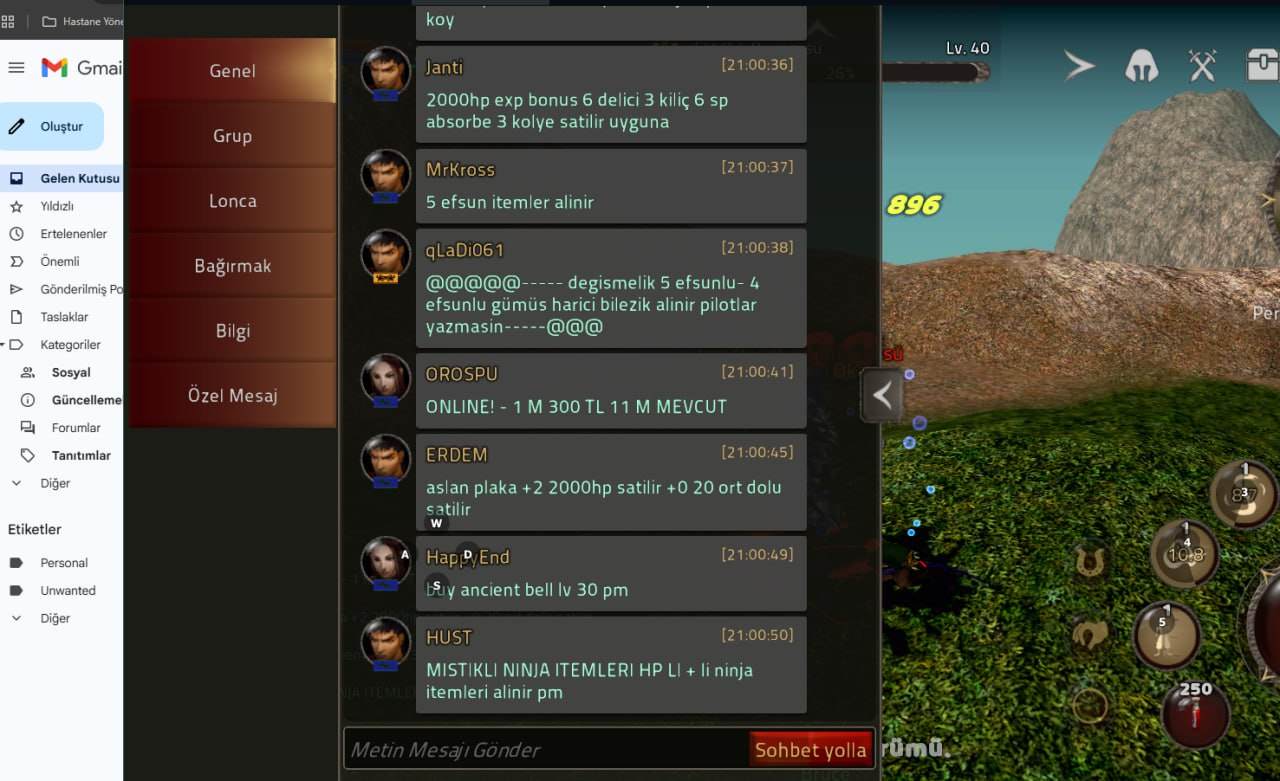Open the helmet character icon
The image size is (1280, 781).
click(1142, 66)
